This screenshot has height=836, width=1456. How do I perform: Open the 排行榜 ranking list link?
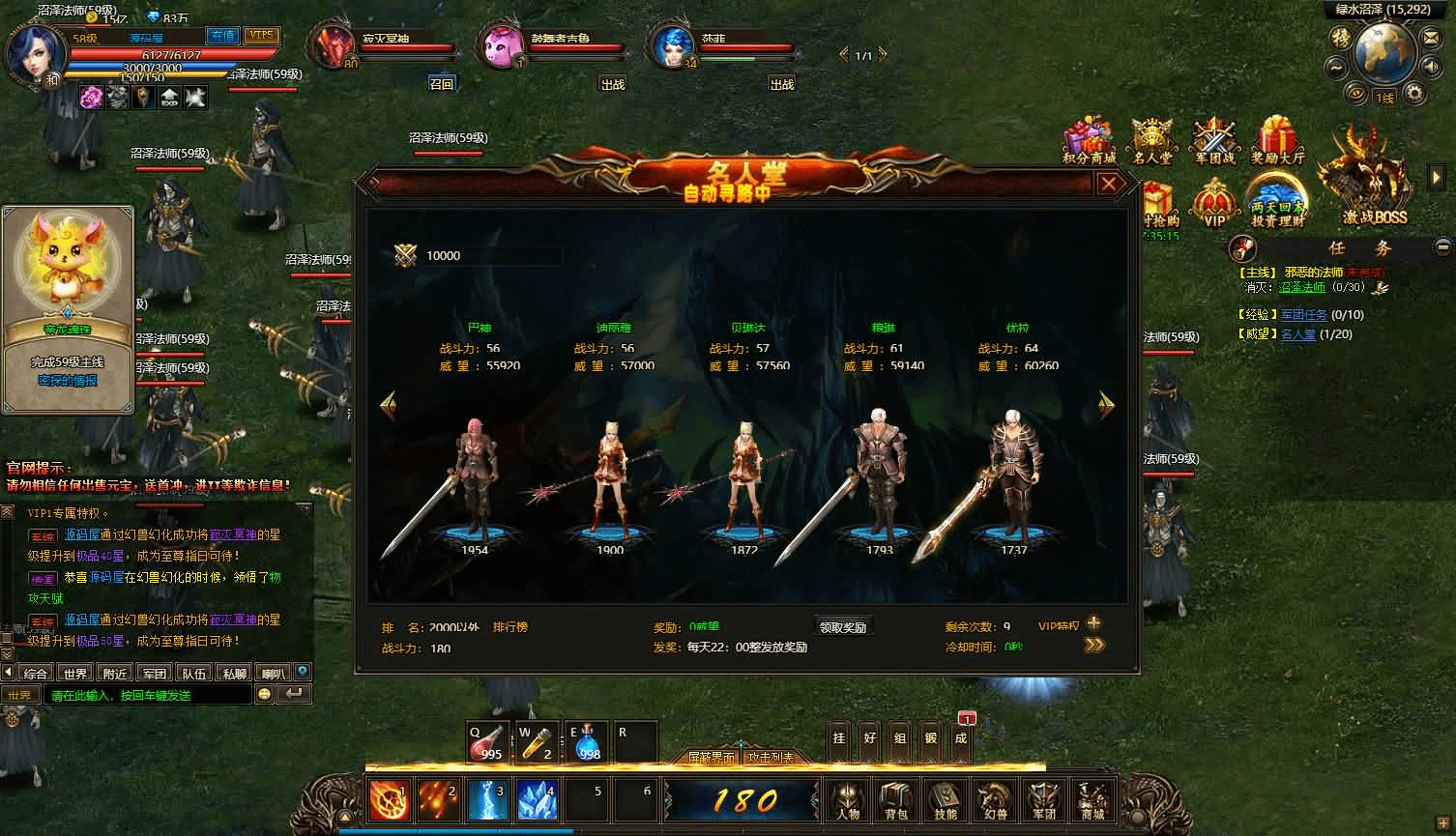(x=510, y=627)
